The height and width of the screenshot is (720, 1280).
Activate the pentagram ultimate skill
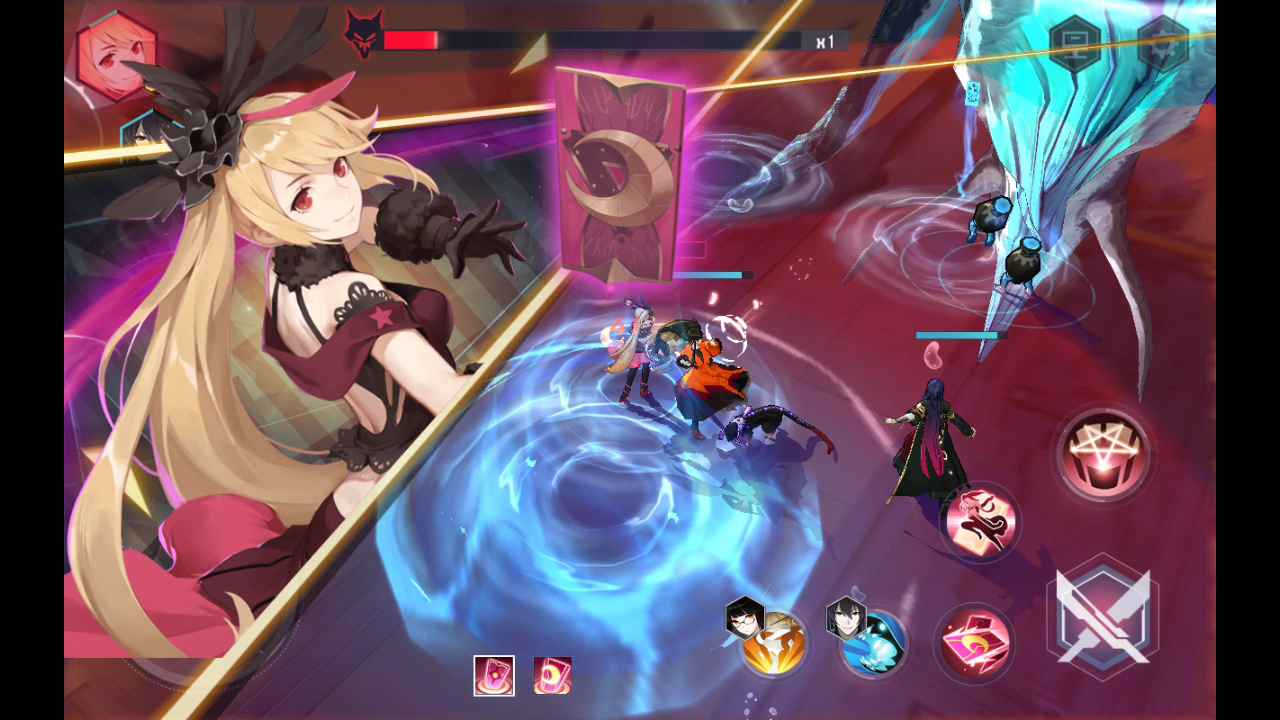tap(1104, 453)
